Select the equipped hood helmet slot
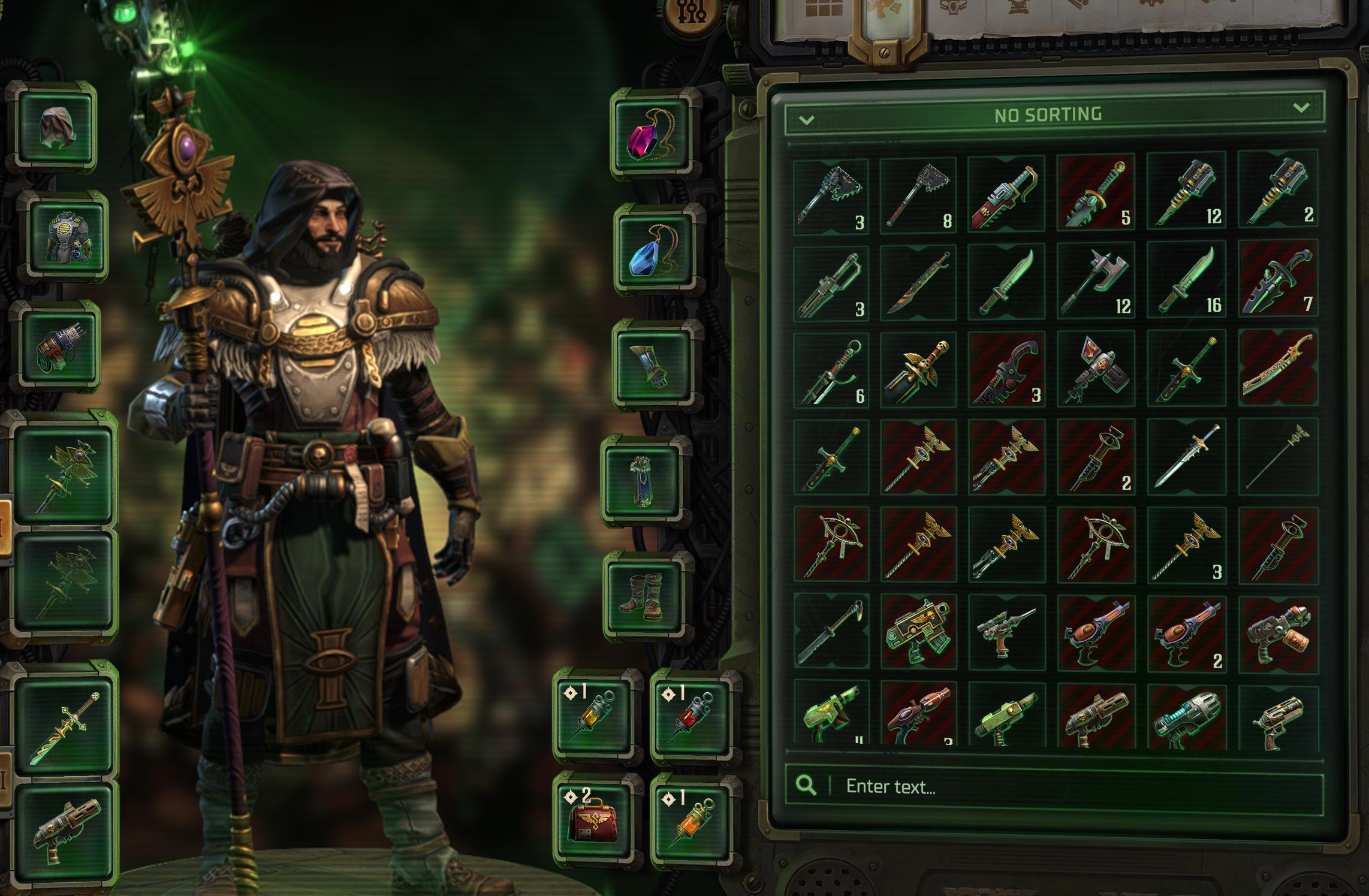The width and height of the screenshot is (1369, 896). point(56,128)
